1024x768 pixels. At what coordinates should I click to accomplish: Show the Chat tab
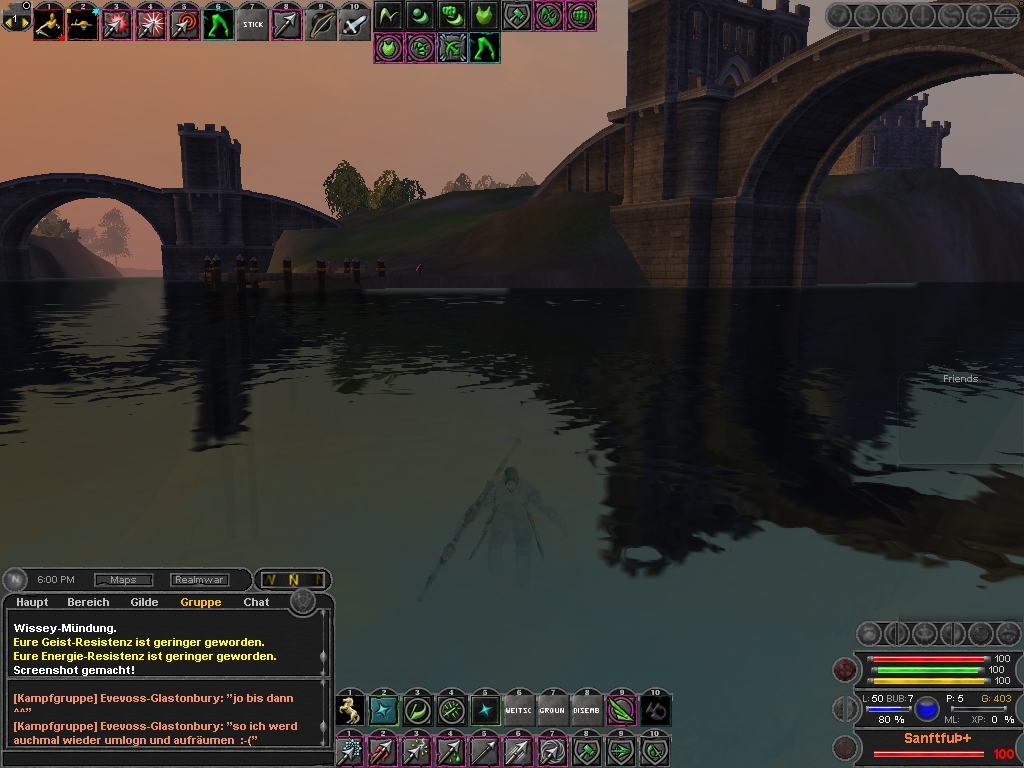tap(256, 602)
